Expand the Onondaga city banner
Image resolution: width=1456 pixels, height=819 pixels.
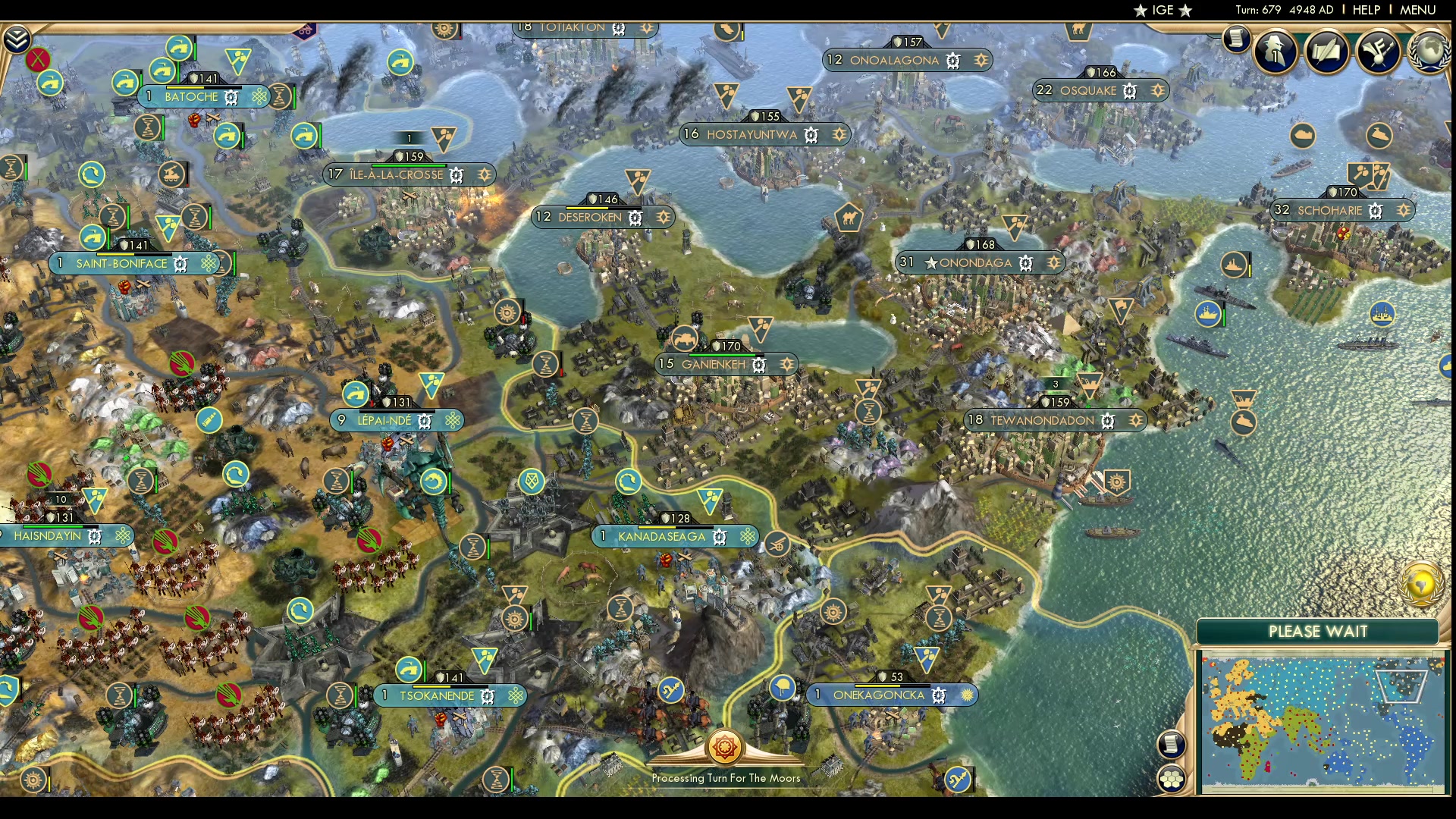[x=979, y=263]
